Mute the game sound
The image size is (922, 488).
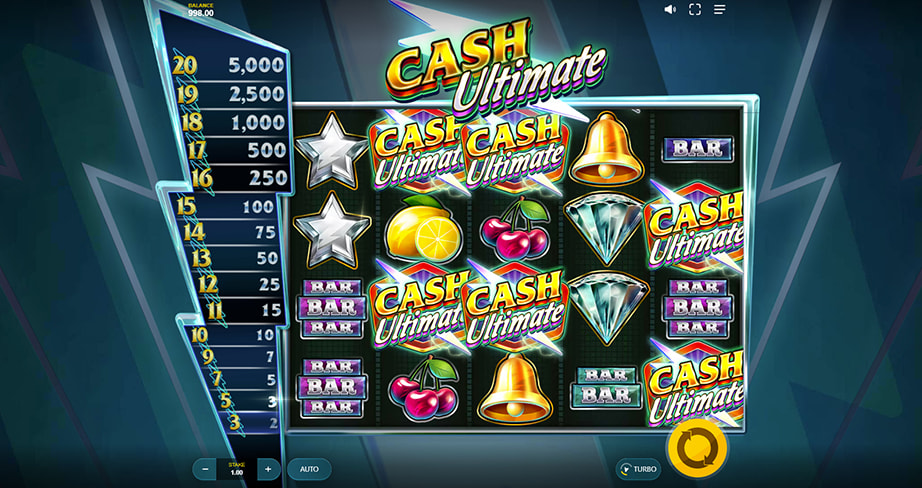(x=670, y=10)
